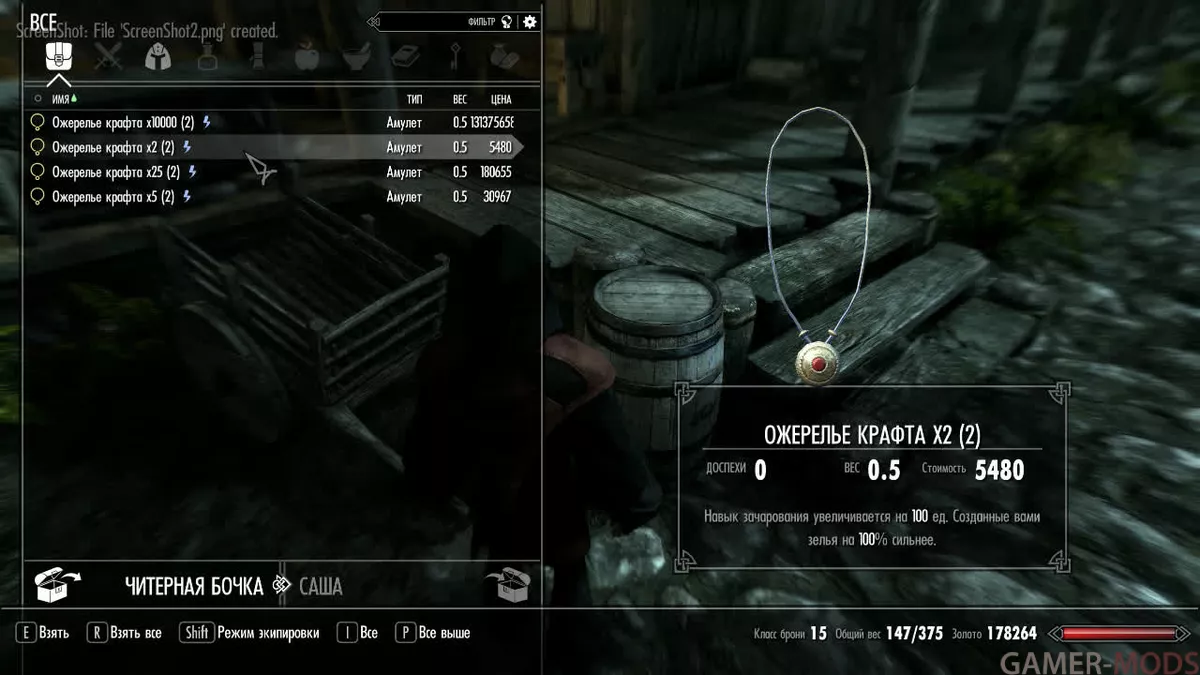The width and height of the screenshot is (1200, 675).
Task: Show the scrolls category
Action: [257, 56]
